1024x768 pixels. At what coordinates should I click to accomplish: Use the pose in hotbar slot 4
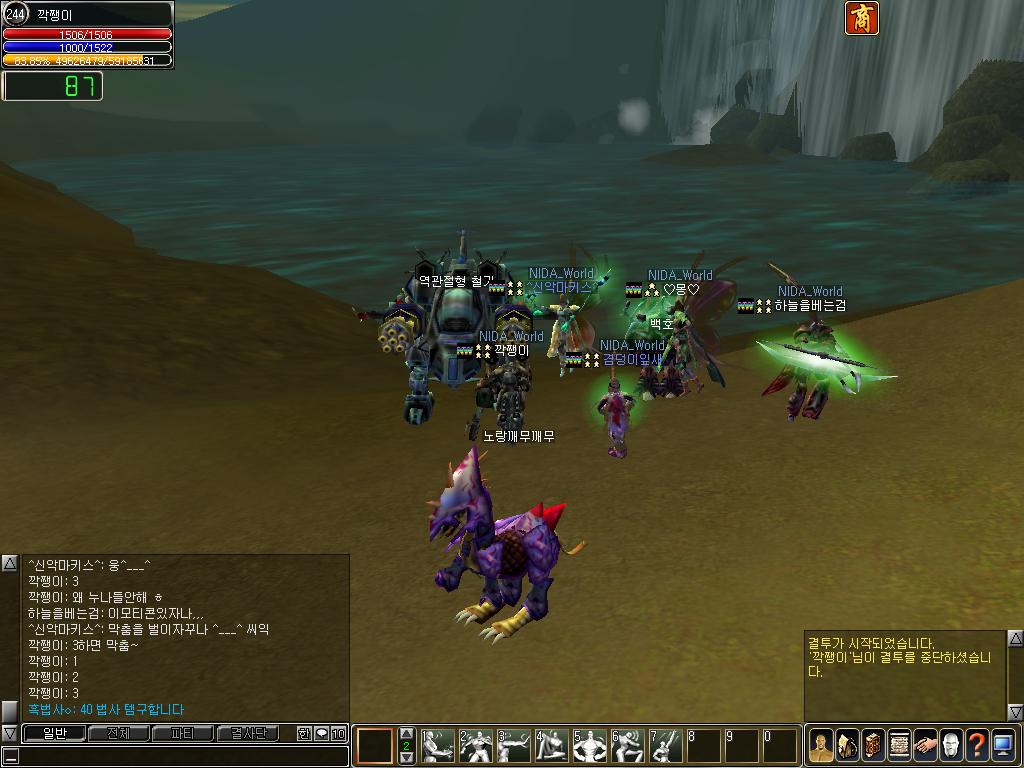pyautogui.click(x=551, y=746)
